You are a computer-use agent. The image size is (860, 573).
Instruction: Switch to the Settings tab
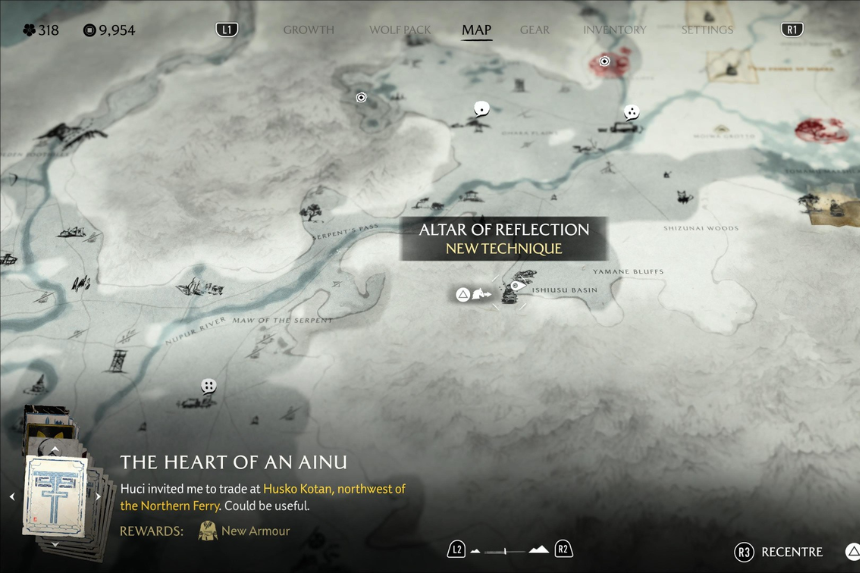click(x=706, y=30)
